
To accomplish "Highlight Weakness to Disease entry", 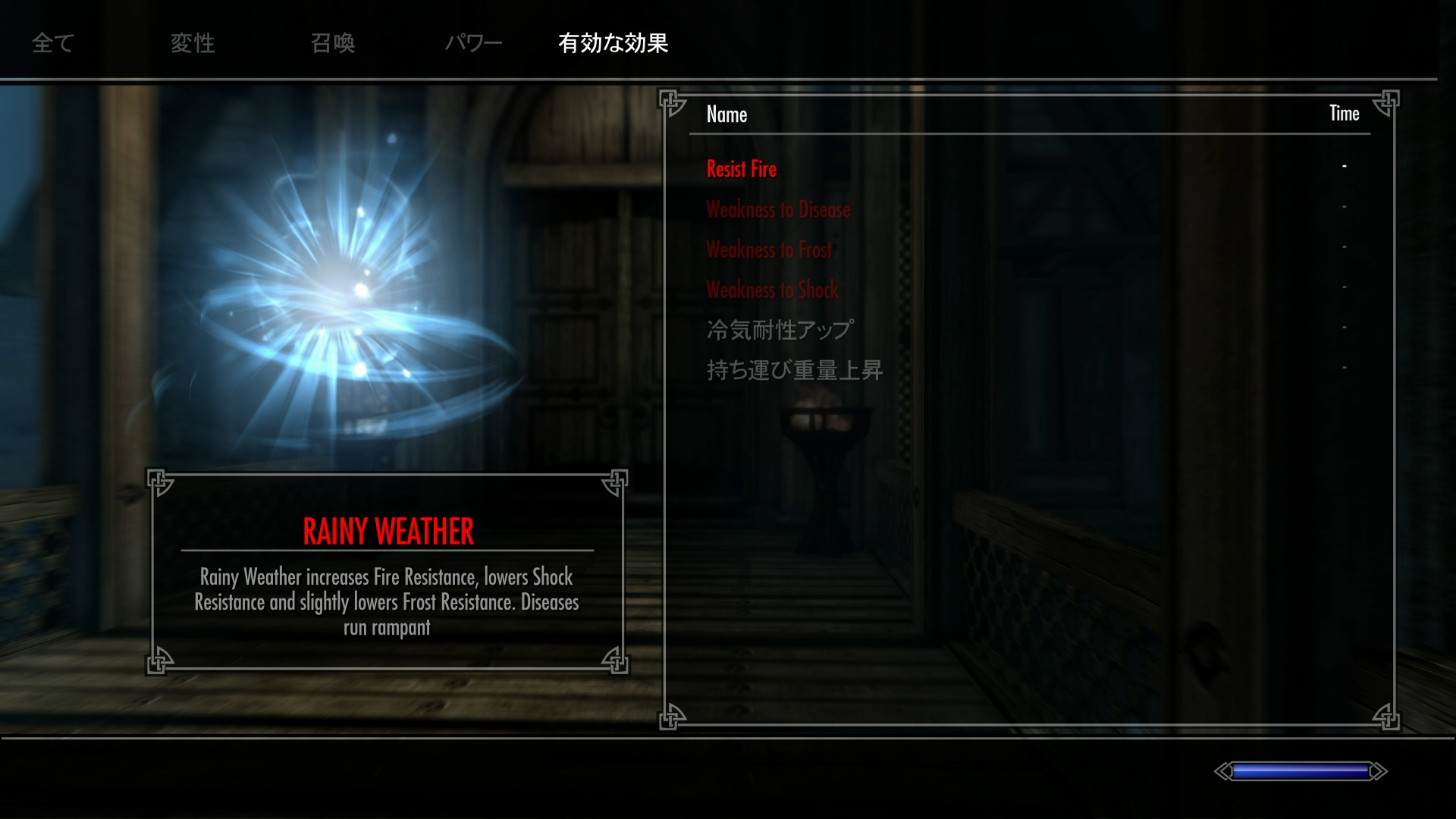I will [x=778, y=209].
